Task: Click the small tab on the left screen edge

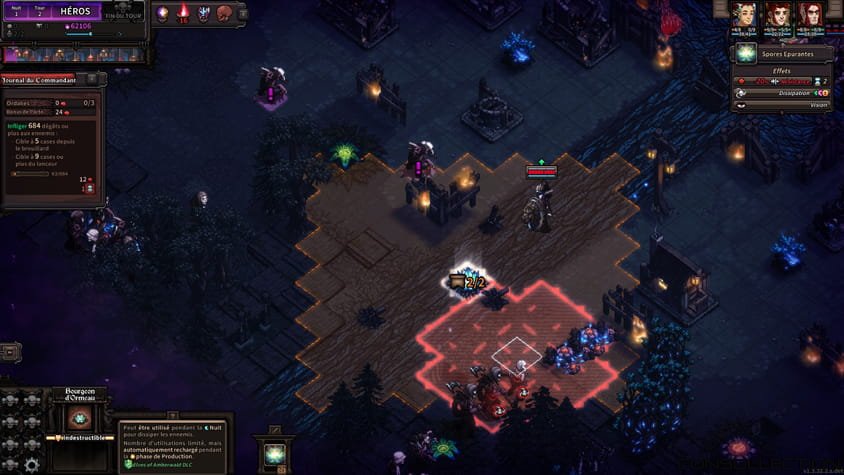Action: [9, 352]
